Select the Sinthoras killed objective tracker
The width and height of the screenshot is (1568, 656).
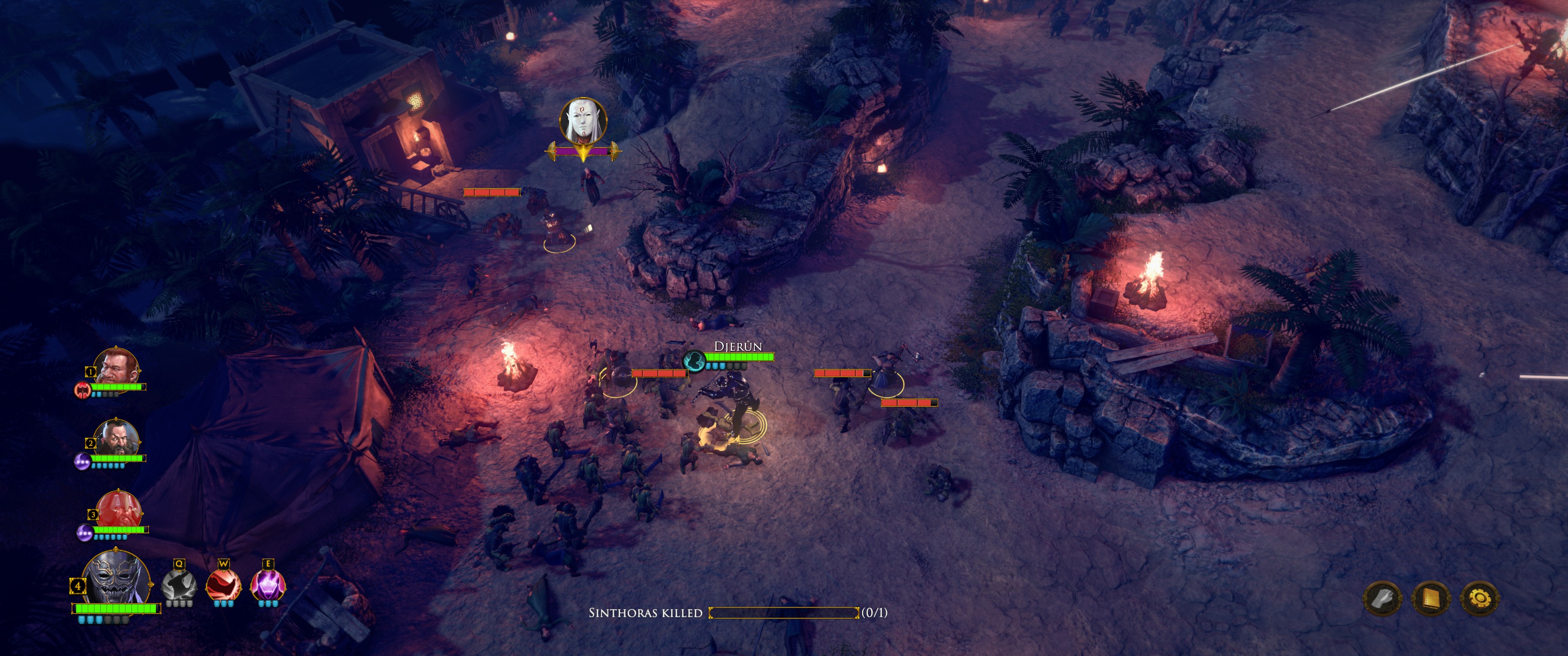click(738, 613)
